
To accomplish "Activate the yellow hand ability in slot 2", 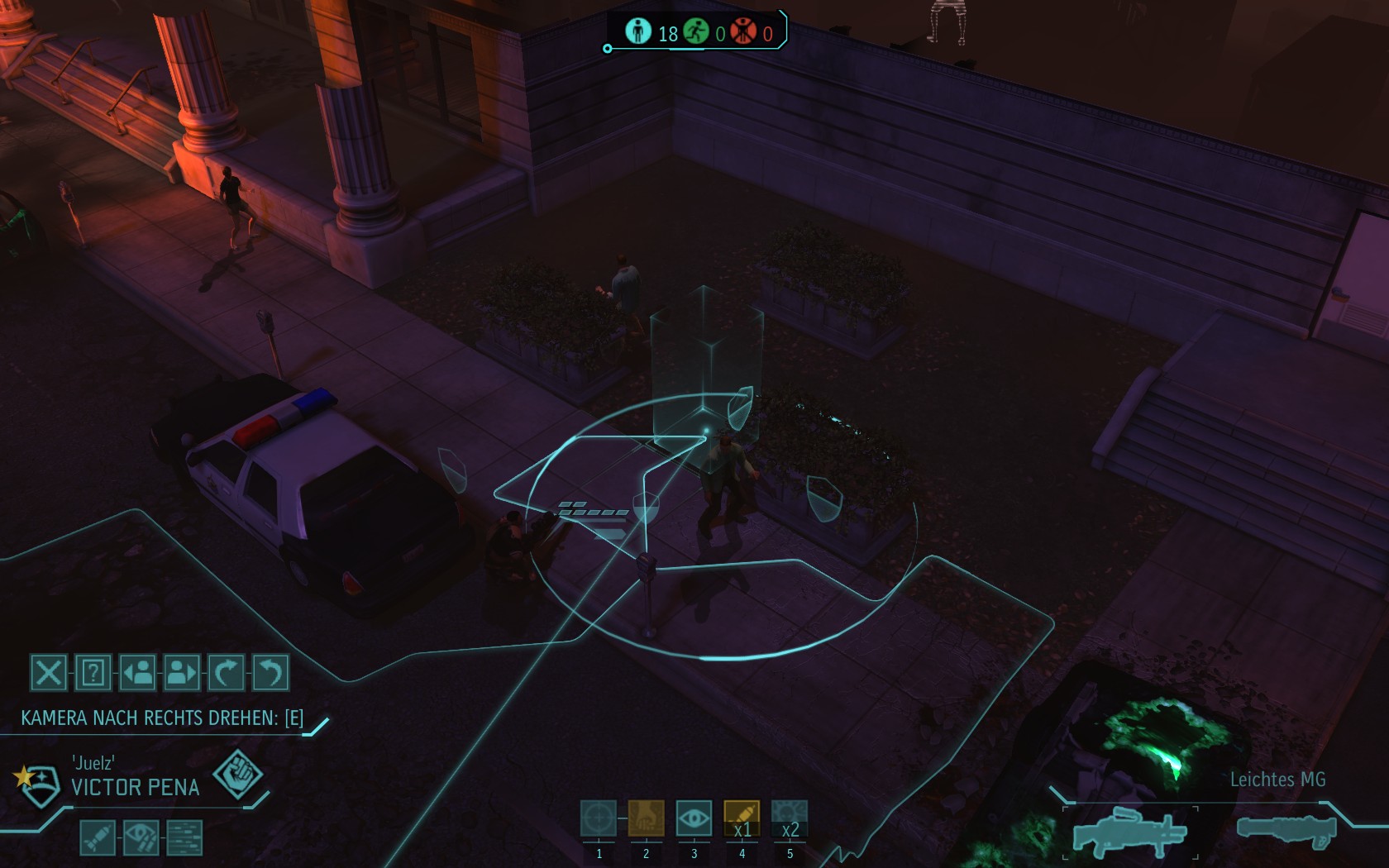I will coord(646,819).
